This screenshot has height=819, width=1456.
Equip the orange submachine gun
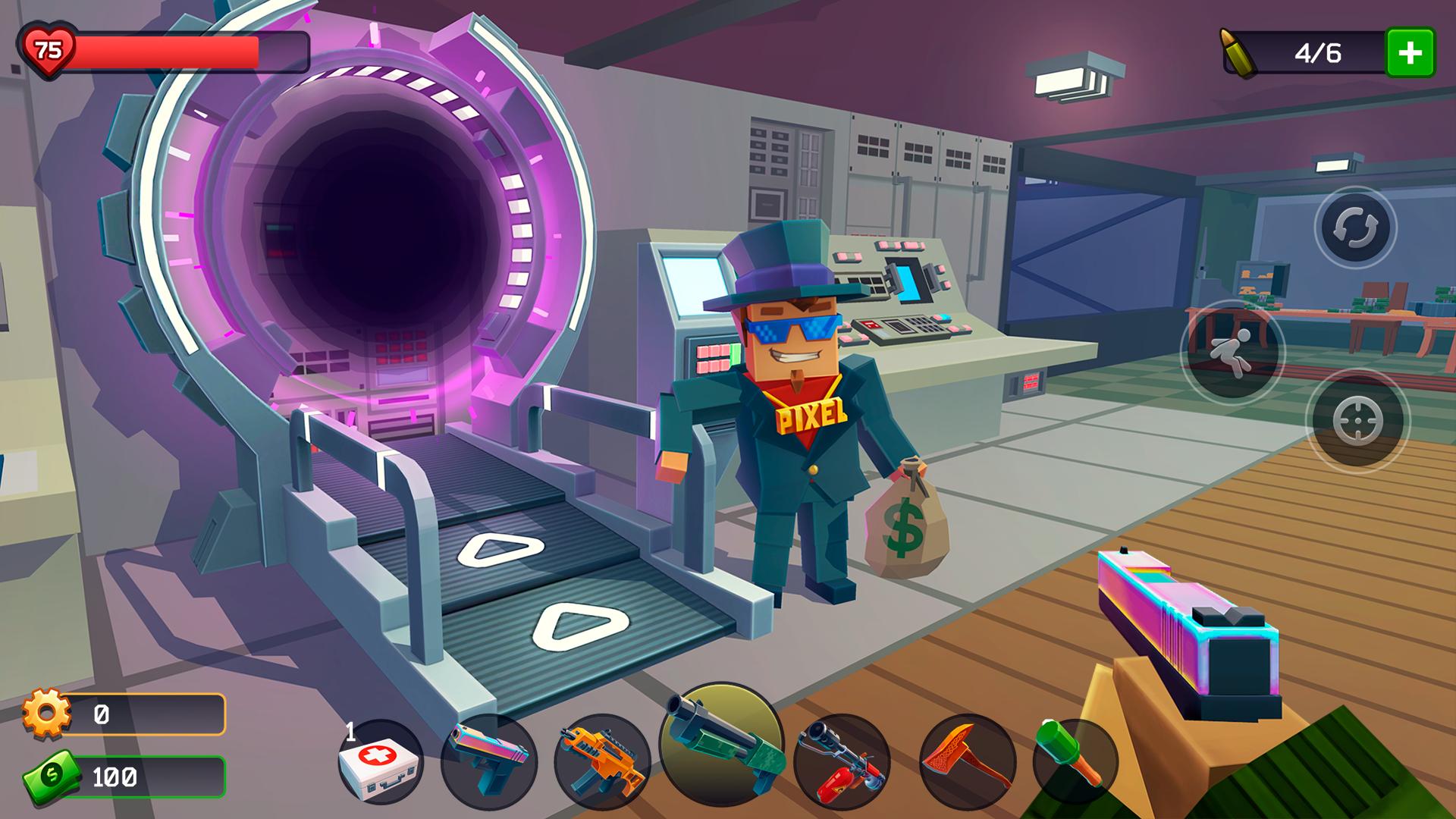pyautogui.click(x=602, y=759)
